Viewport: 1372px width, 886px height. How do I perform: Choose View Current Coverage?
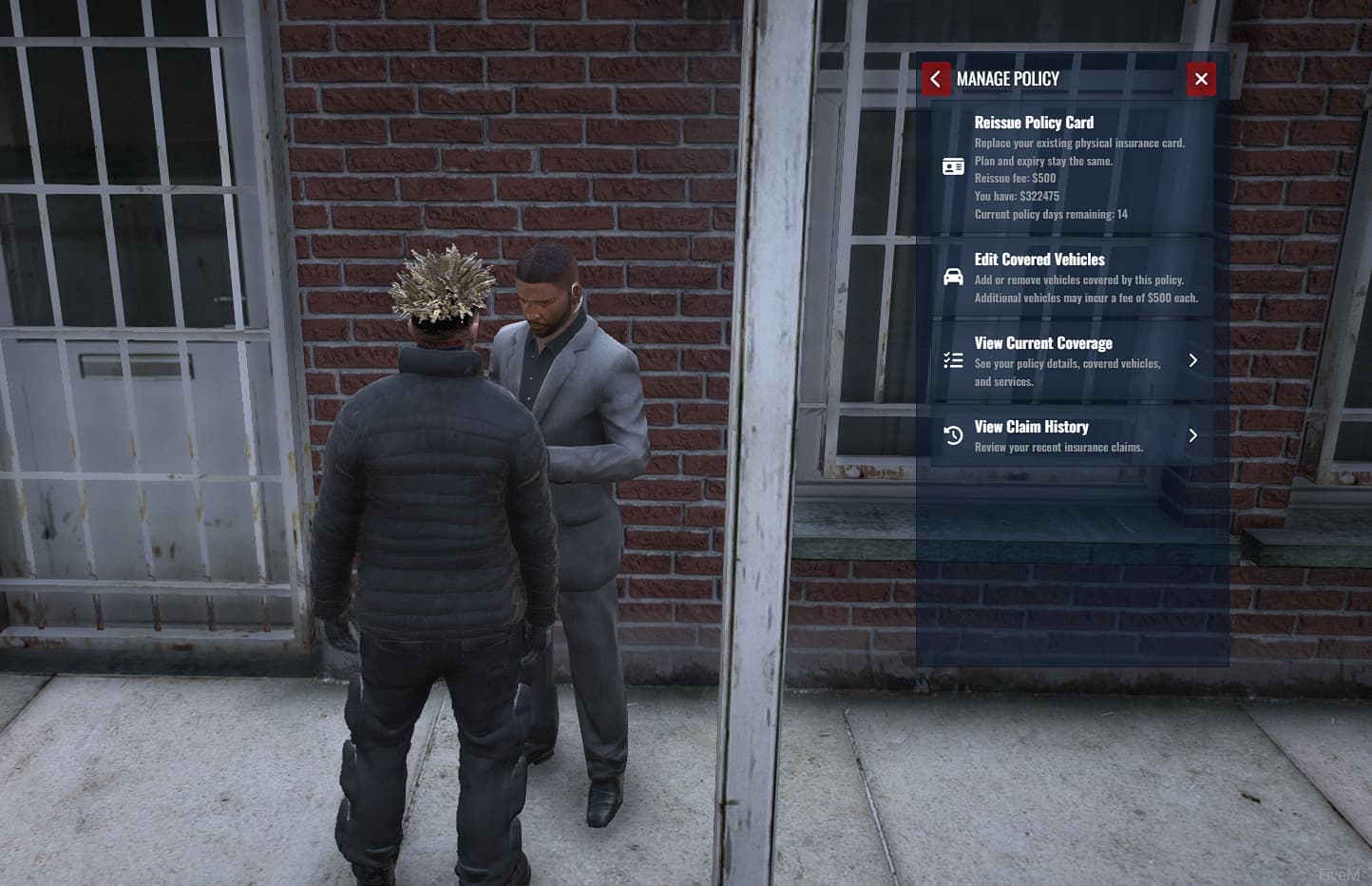[x=1071, y=360]
